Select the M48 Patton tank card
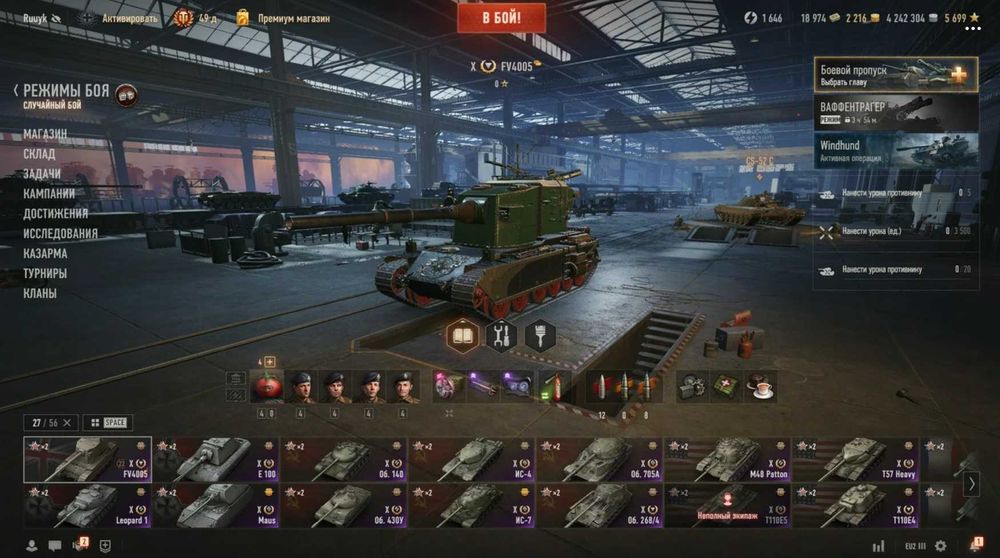 (x=728, y=459)
